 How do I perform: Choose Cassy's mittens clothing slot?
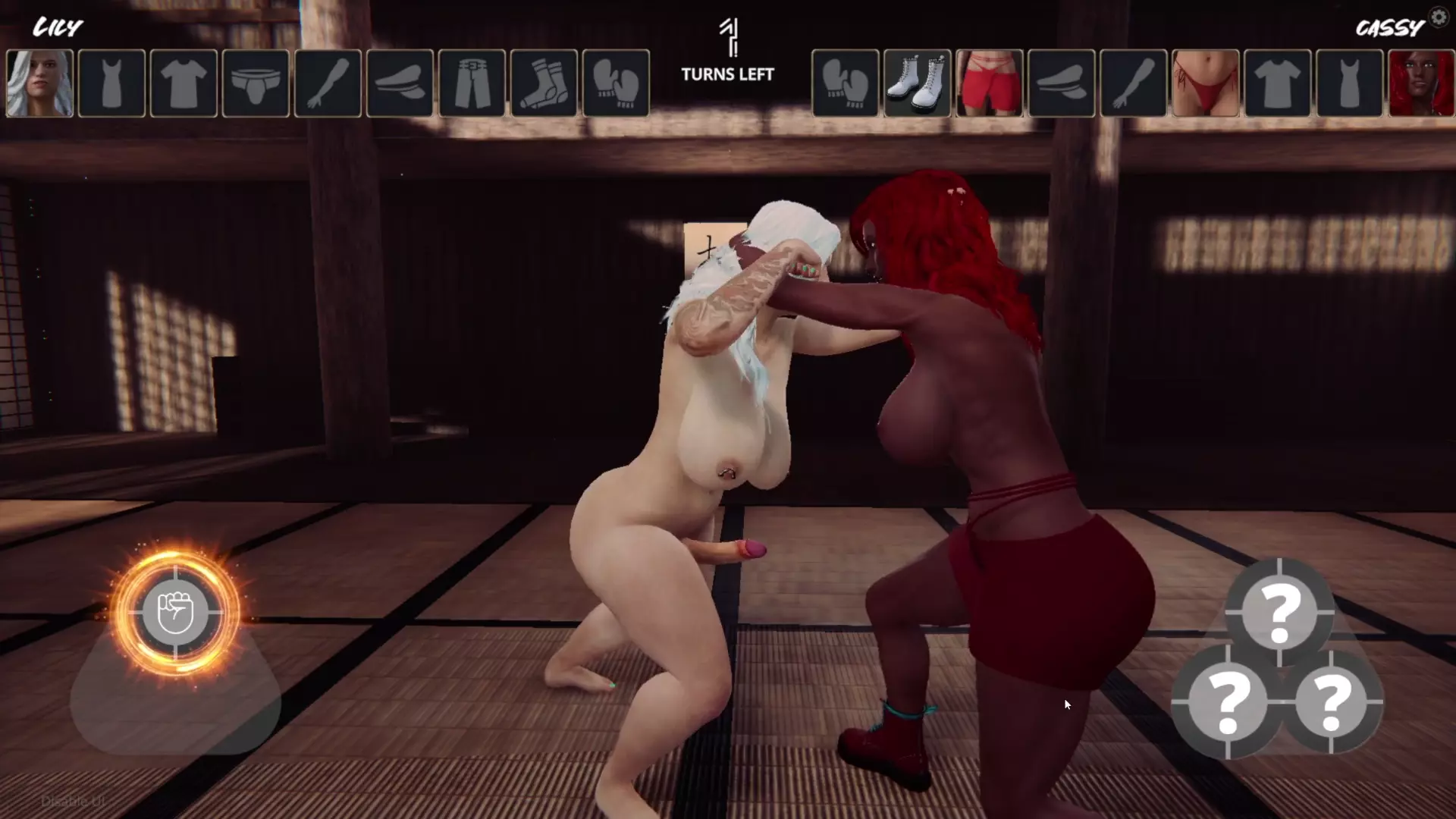click(x=845, y=83)
